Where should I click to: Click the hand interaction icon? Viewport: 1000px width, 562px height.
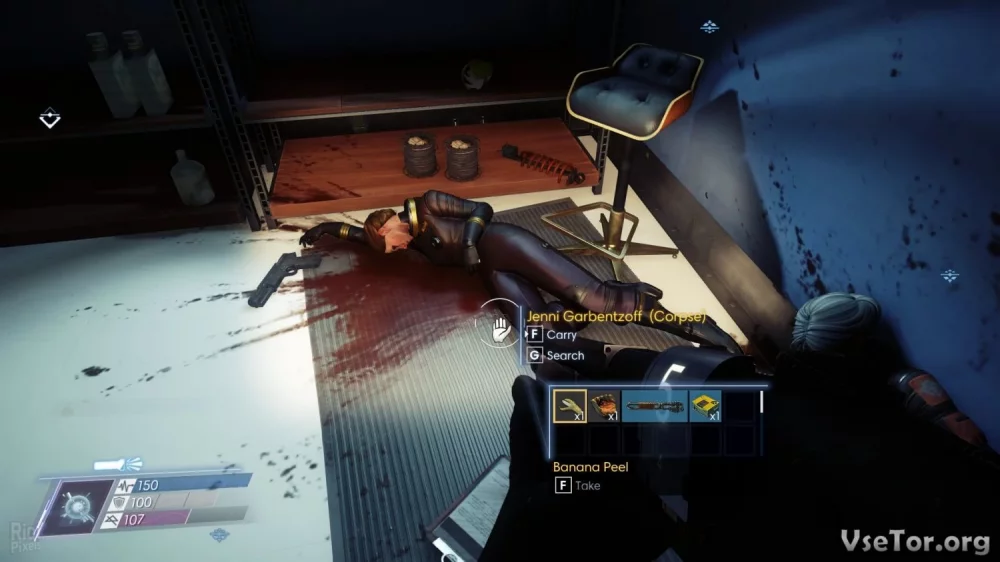498,327
